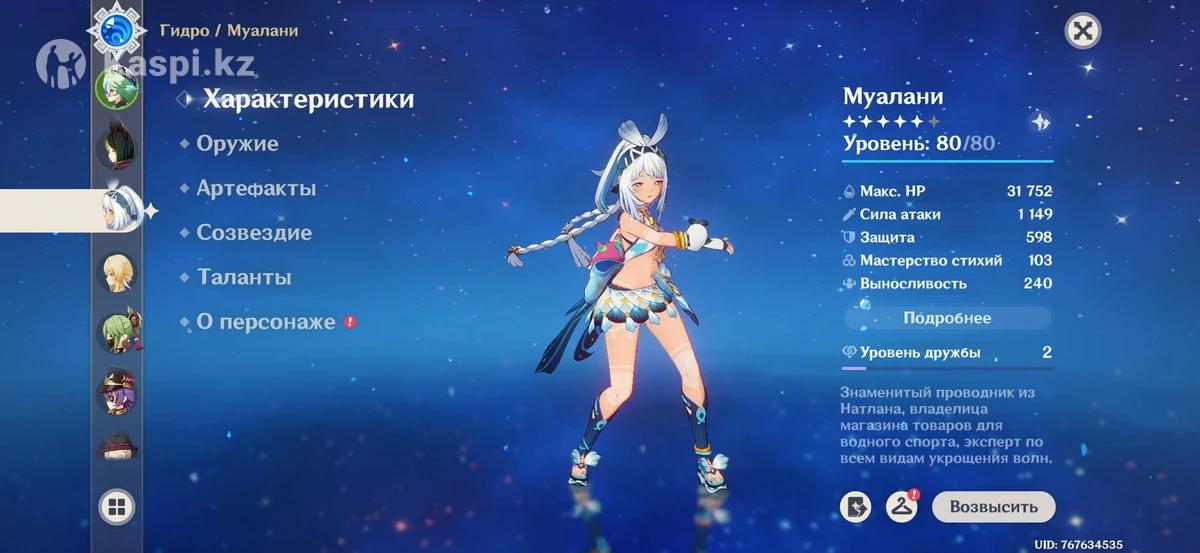
Task: Select the Артефакты menu entry
Action: 255,188
